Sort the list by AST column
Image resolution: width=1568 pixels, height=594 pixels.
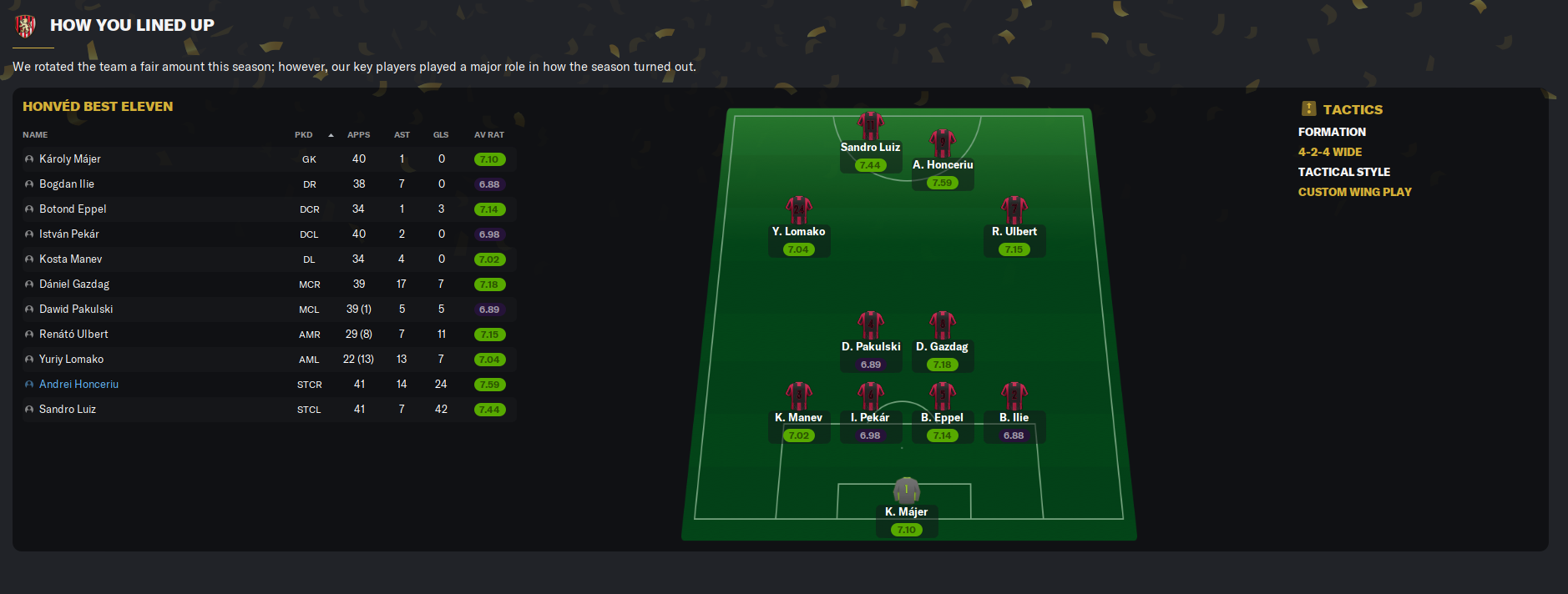pyautogui.click(x=402, y=135)
